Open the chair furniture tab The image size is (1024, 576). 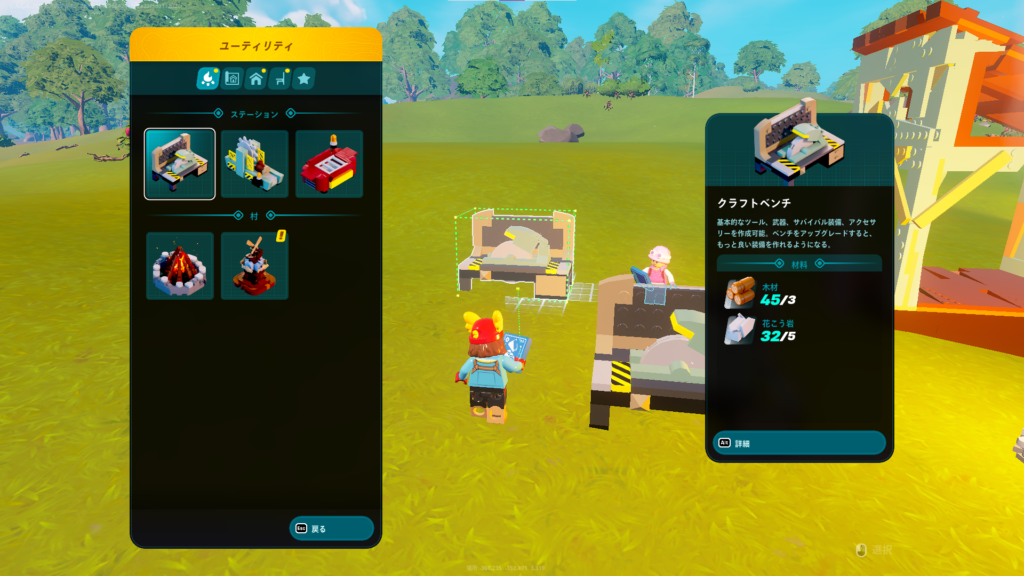coord(280,78)
